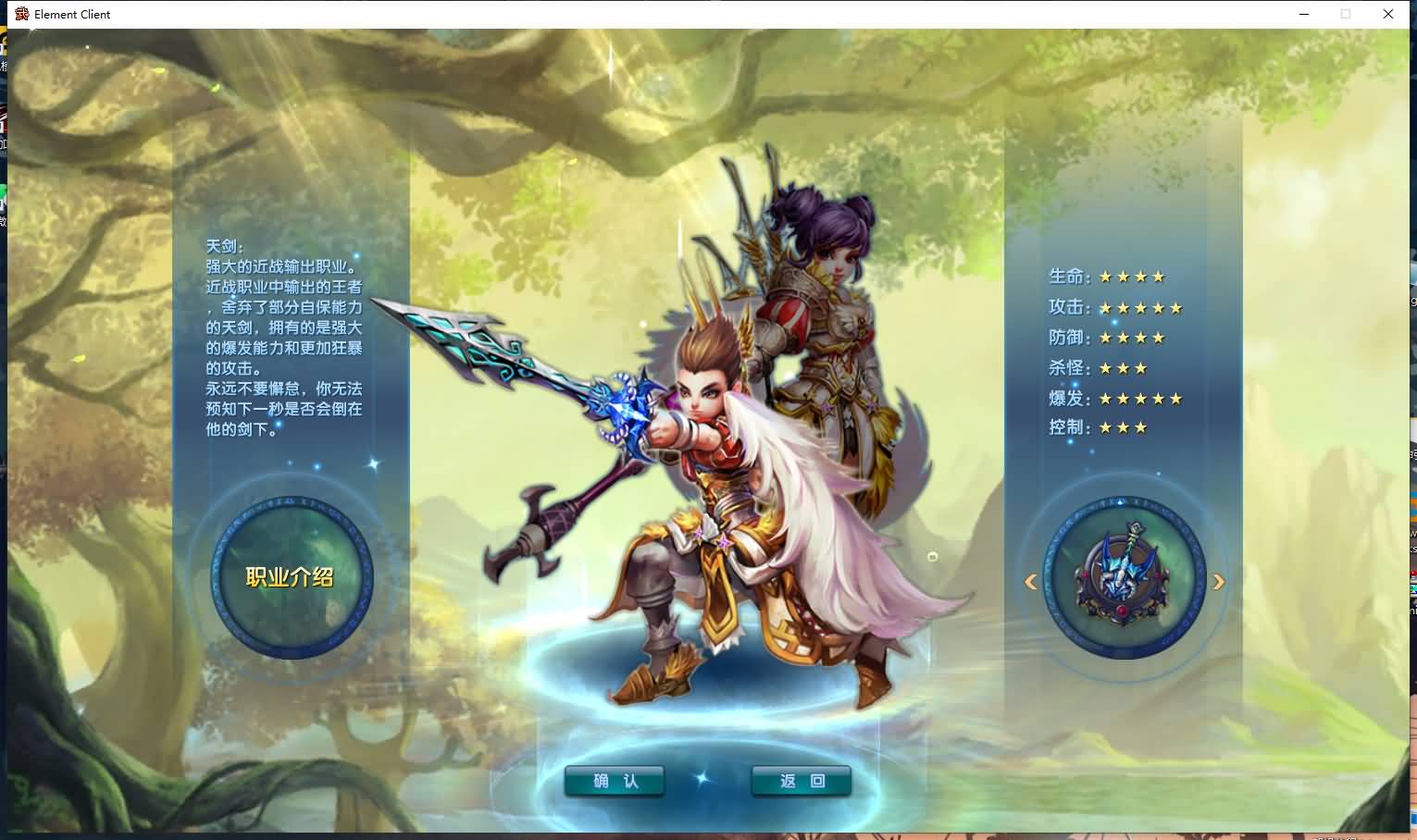
Task: Open the 职业介绍 class introduction panel
Action: 288,576
